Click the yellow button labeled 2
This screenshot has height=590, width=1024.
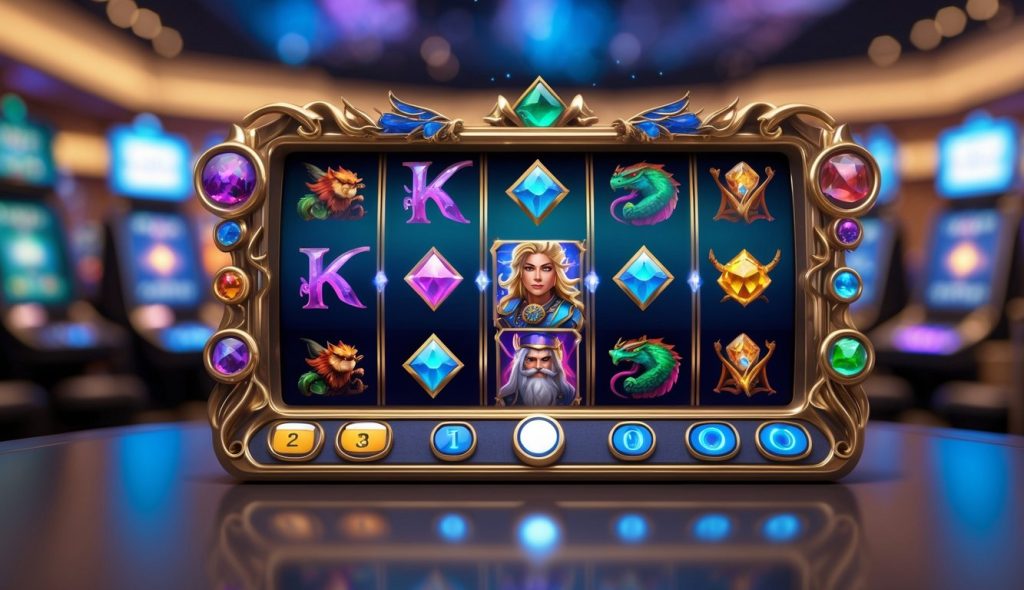[295, 440]
